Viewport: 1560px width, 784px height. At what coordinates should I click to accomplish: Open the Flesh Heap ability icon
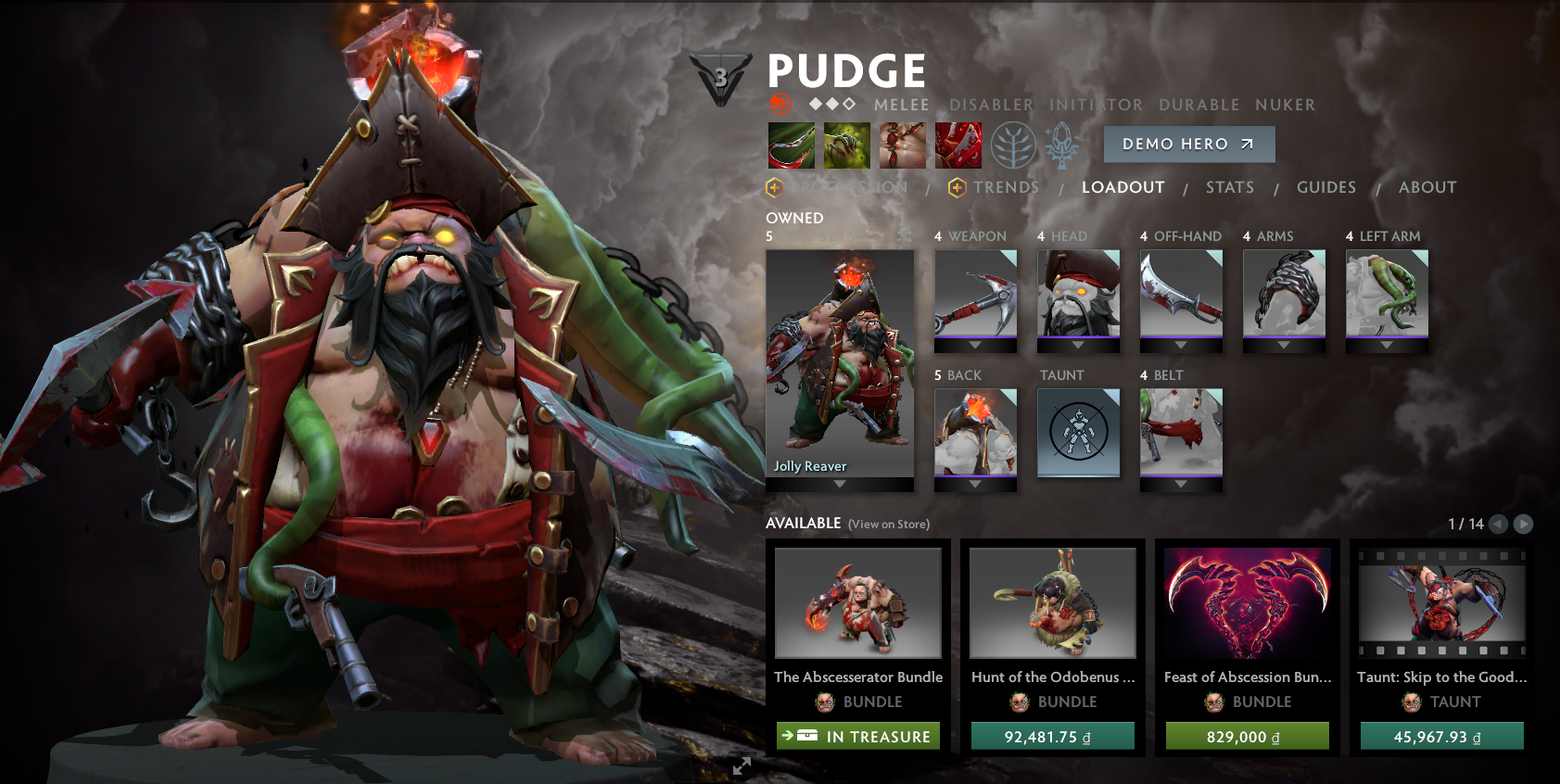click(903, 145)
